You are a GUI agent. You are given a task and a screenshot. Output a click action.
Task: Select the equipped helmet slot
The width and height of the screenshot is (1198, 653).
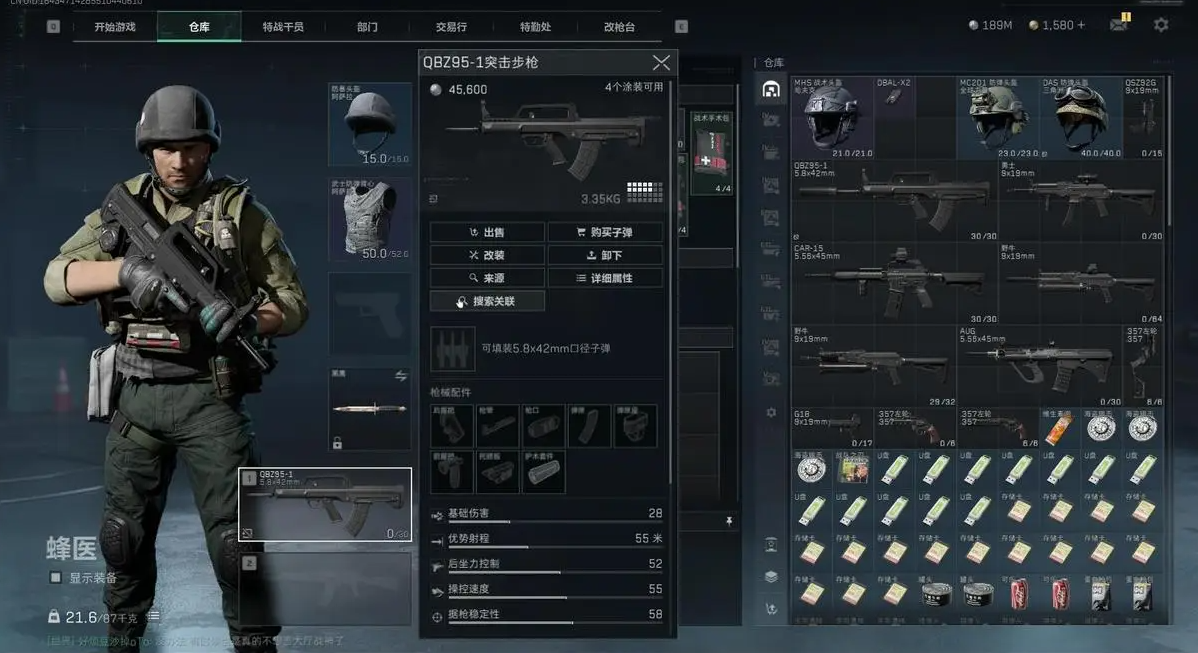pos(370,125)
